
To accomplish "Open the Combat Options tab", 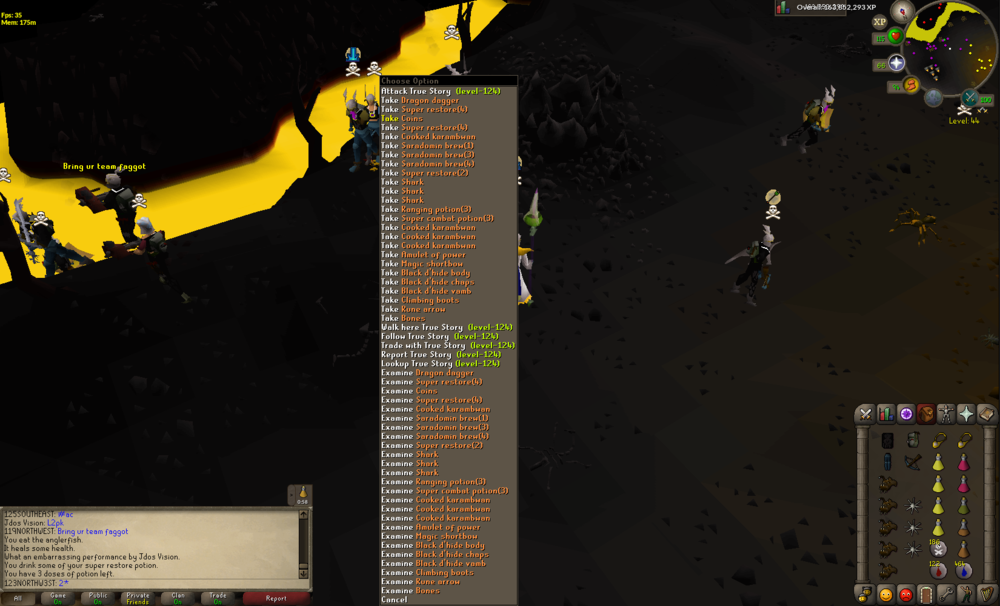I will pos(866,414).
